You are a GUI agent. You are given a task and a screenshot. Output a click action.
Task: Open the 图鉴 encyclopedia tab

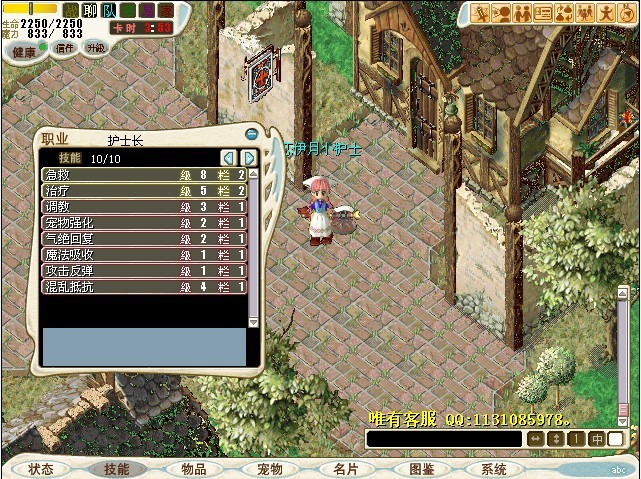point(422,469)
